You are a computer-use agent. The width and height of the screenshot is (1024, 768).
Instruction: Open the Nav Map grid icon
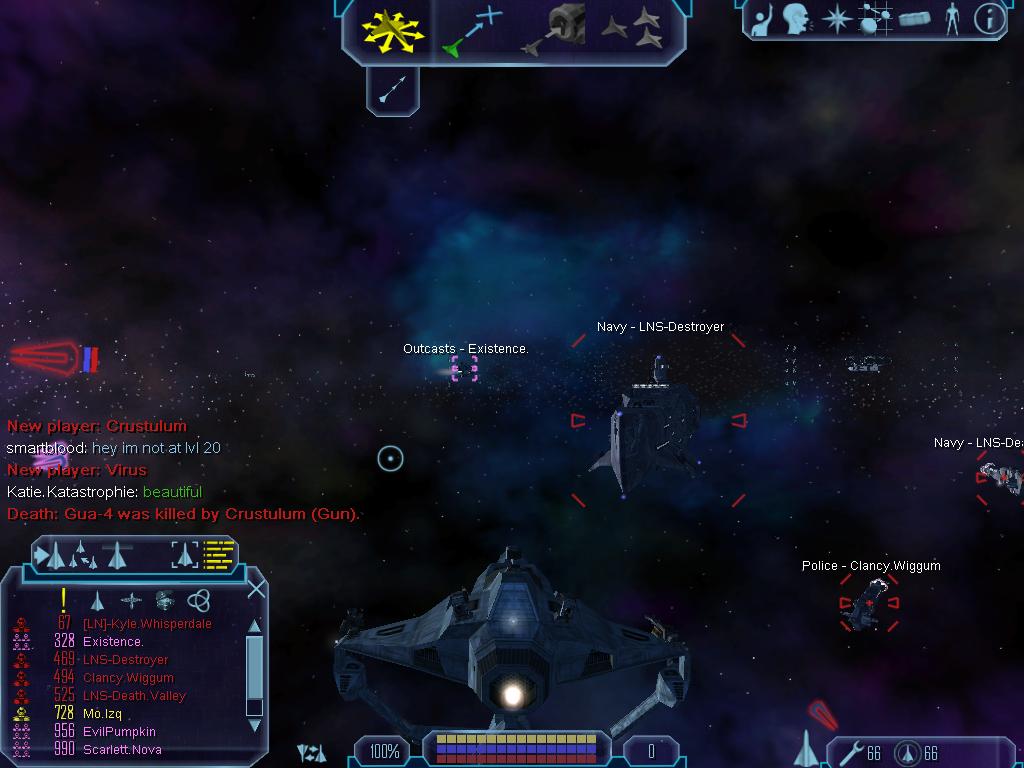(x=875, y=19)
